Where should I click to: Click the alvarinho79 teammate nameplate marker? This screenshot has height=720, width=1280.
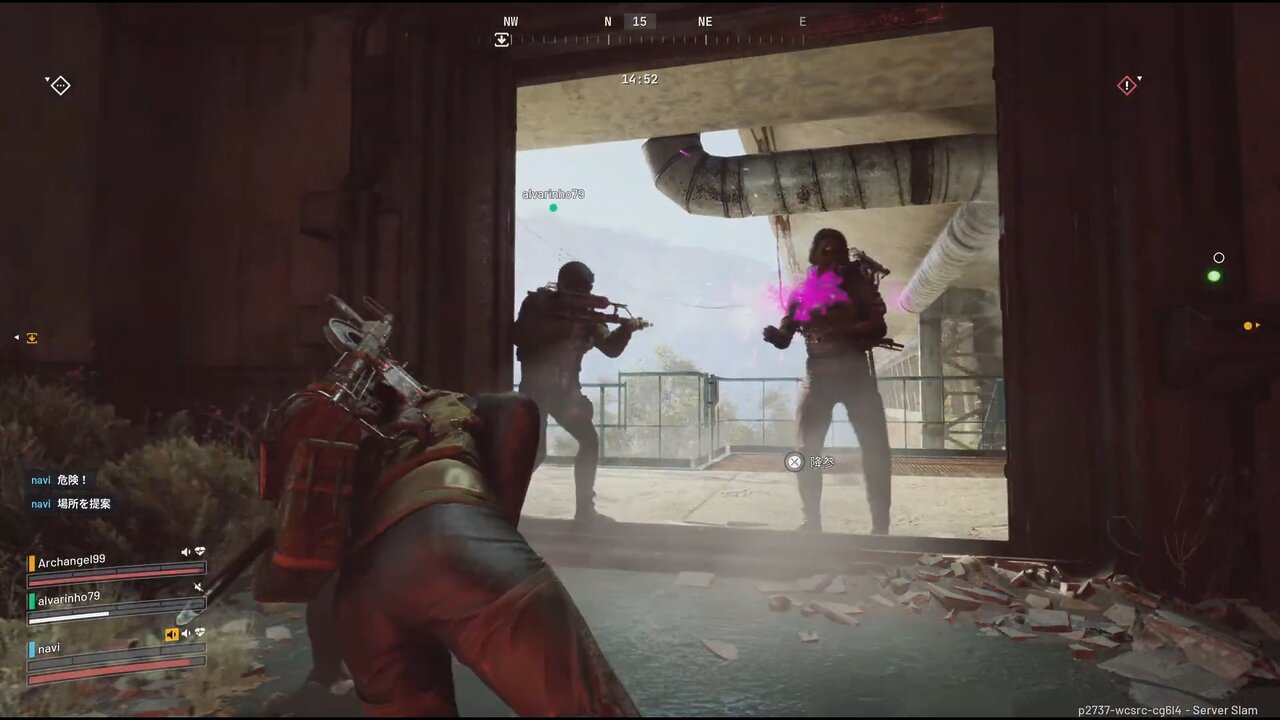[553, 194]
